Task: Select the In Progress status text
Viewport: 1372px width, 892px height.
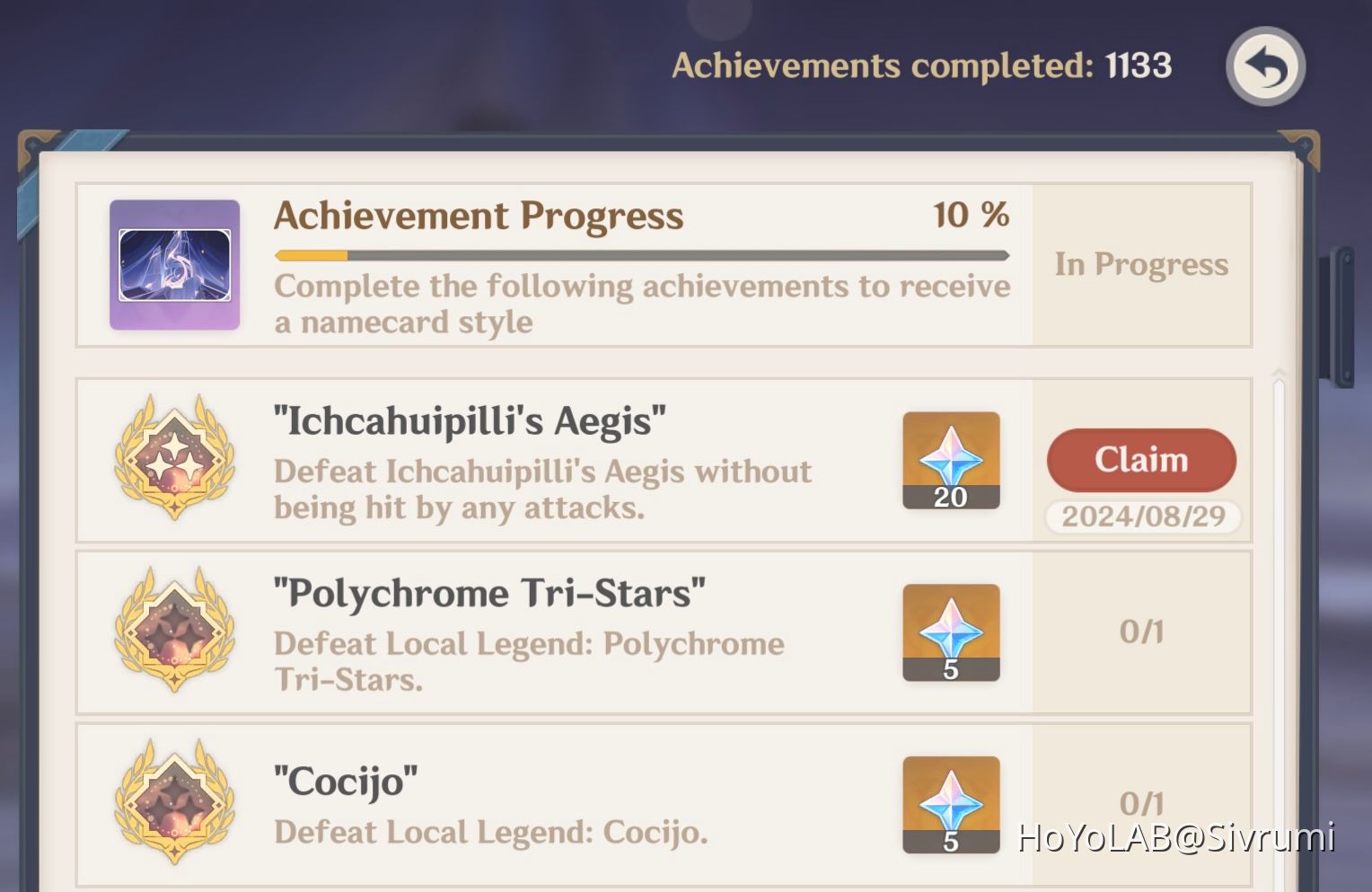Action: pyautogui.click(x=1140, y=263)
